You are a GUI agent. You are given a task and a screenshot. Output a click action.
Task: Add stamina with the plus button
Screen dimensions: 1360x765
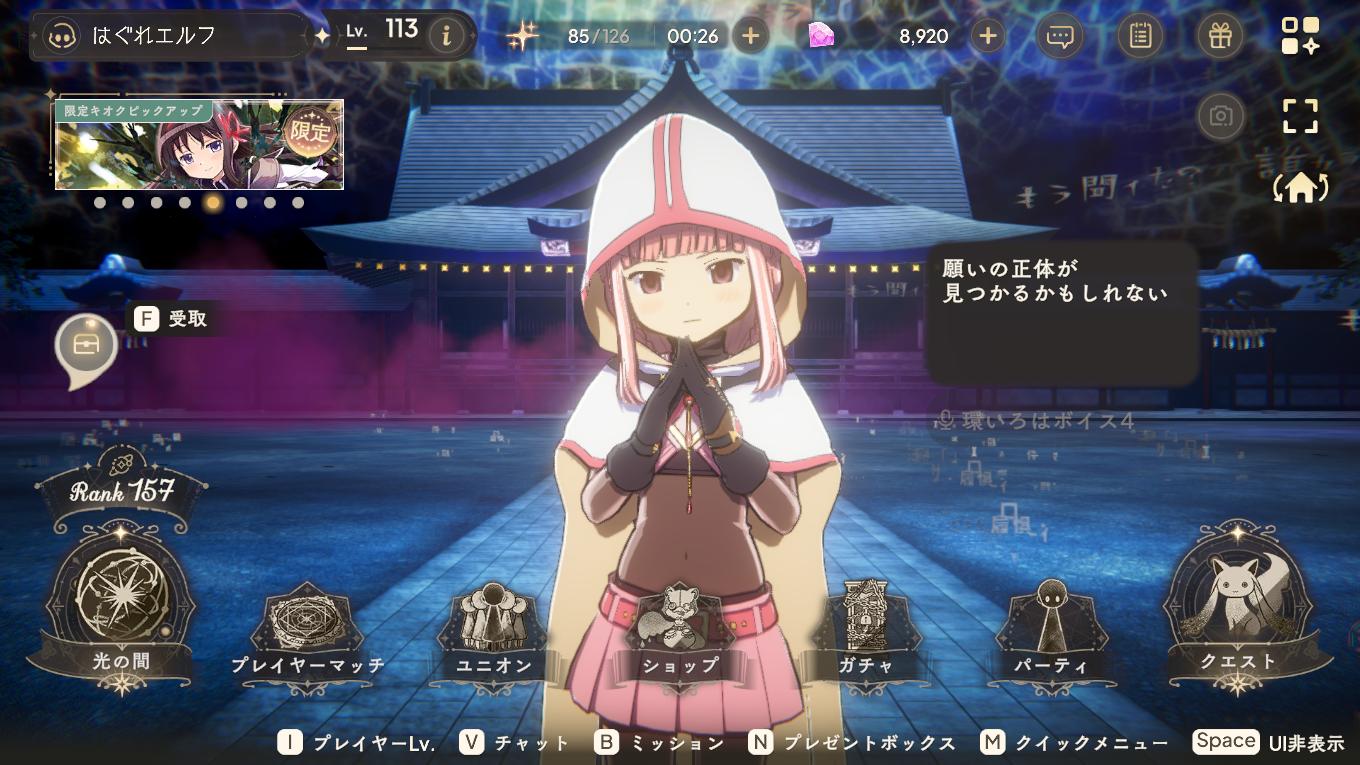[751, 36]
